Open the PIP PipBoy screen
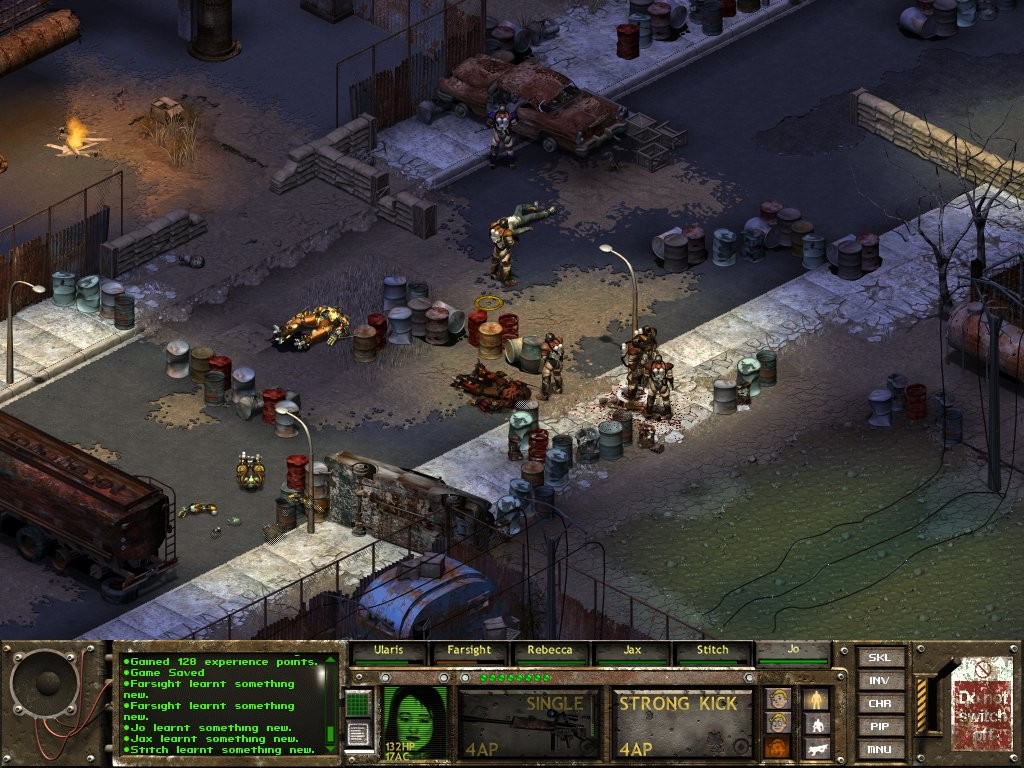 [x=880, y=727]
